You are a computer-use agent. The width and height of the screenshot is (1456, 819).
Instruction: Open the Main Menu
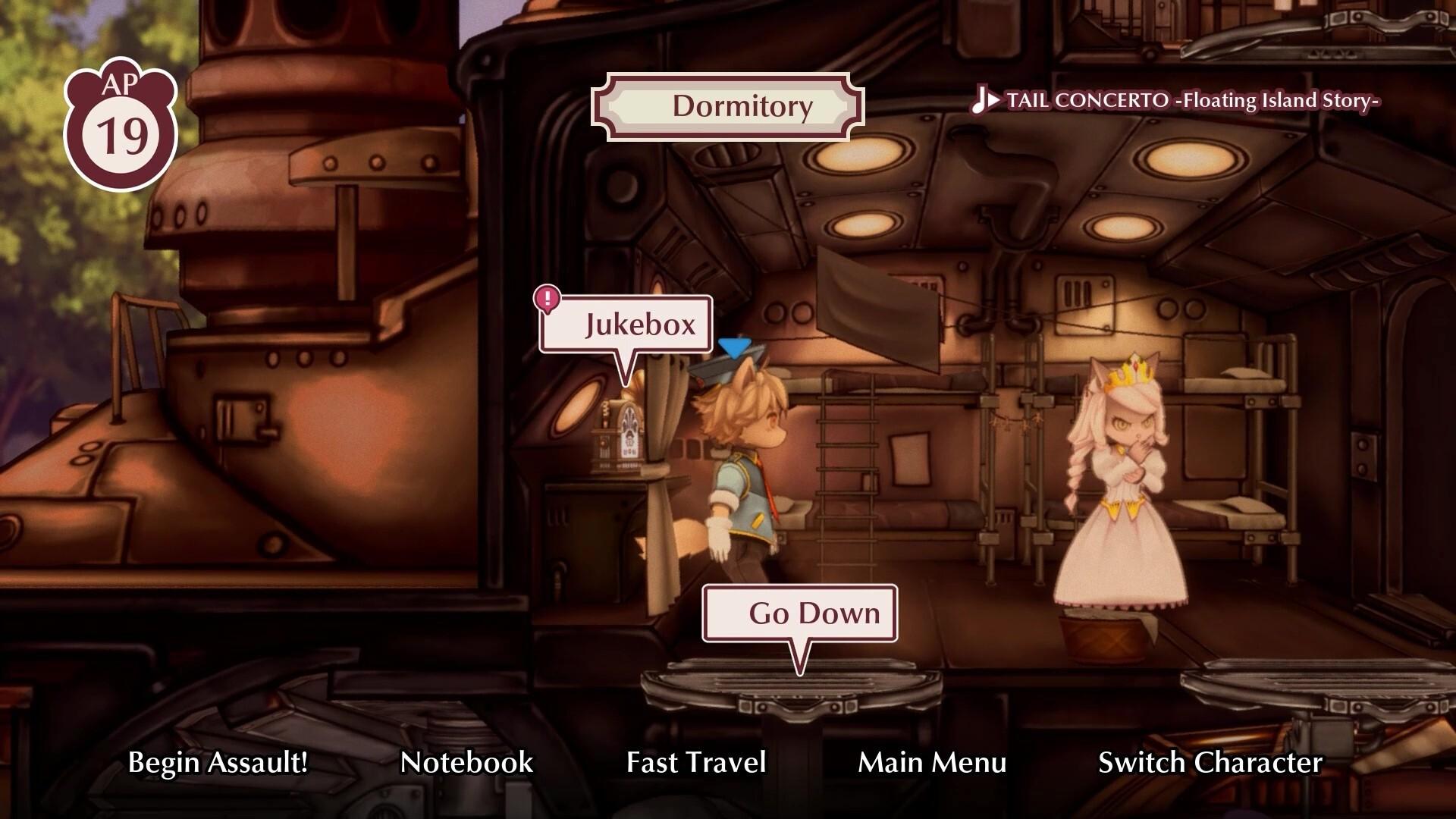coord(931,763)
